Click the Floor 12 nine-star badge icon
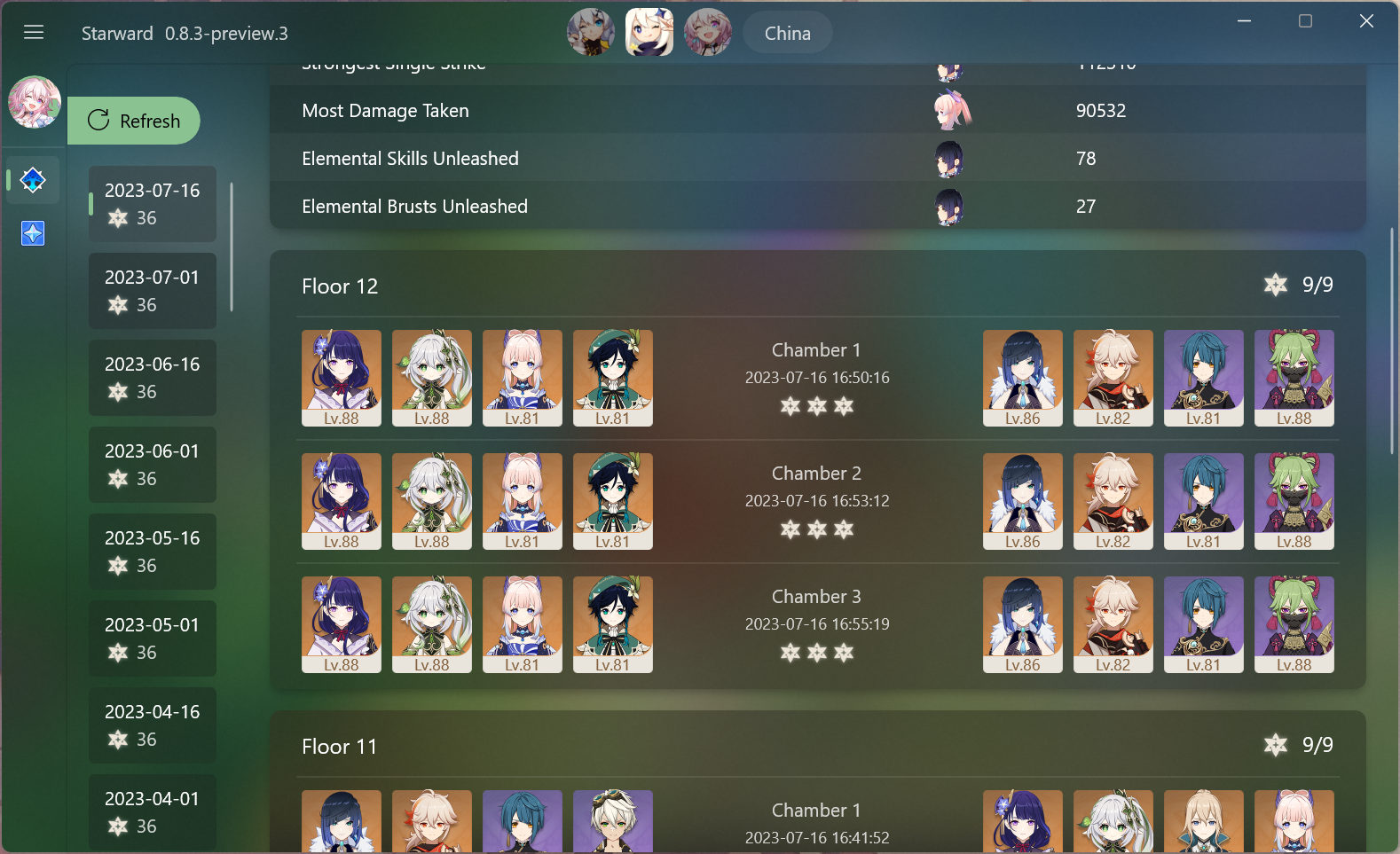This screenshot has width=1400, height=854. 1276,286
